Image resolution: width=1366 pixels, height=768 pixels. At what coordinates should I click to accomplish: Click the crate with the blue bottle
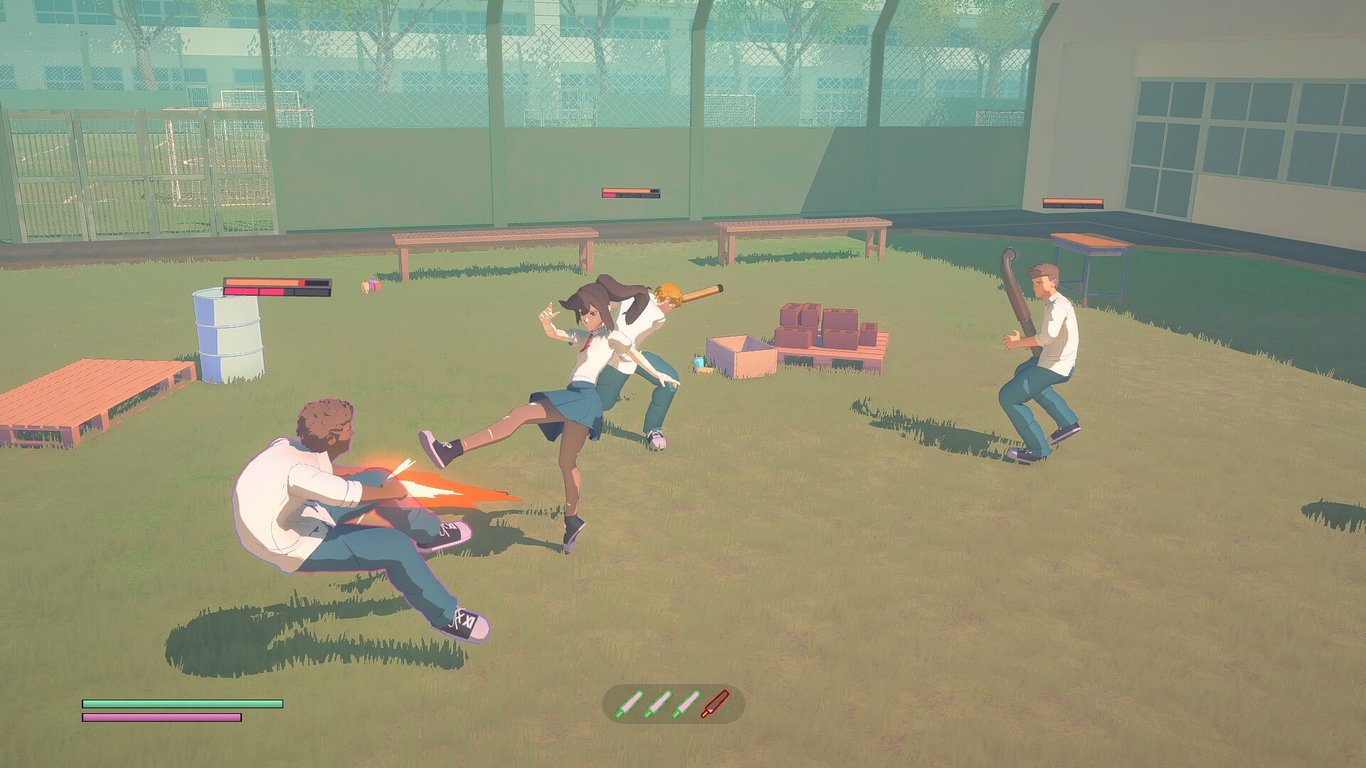coord(740,355)
